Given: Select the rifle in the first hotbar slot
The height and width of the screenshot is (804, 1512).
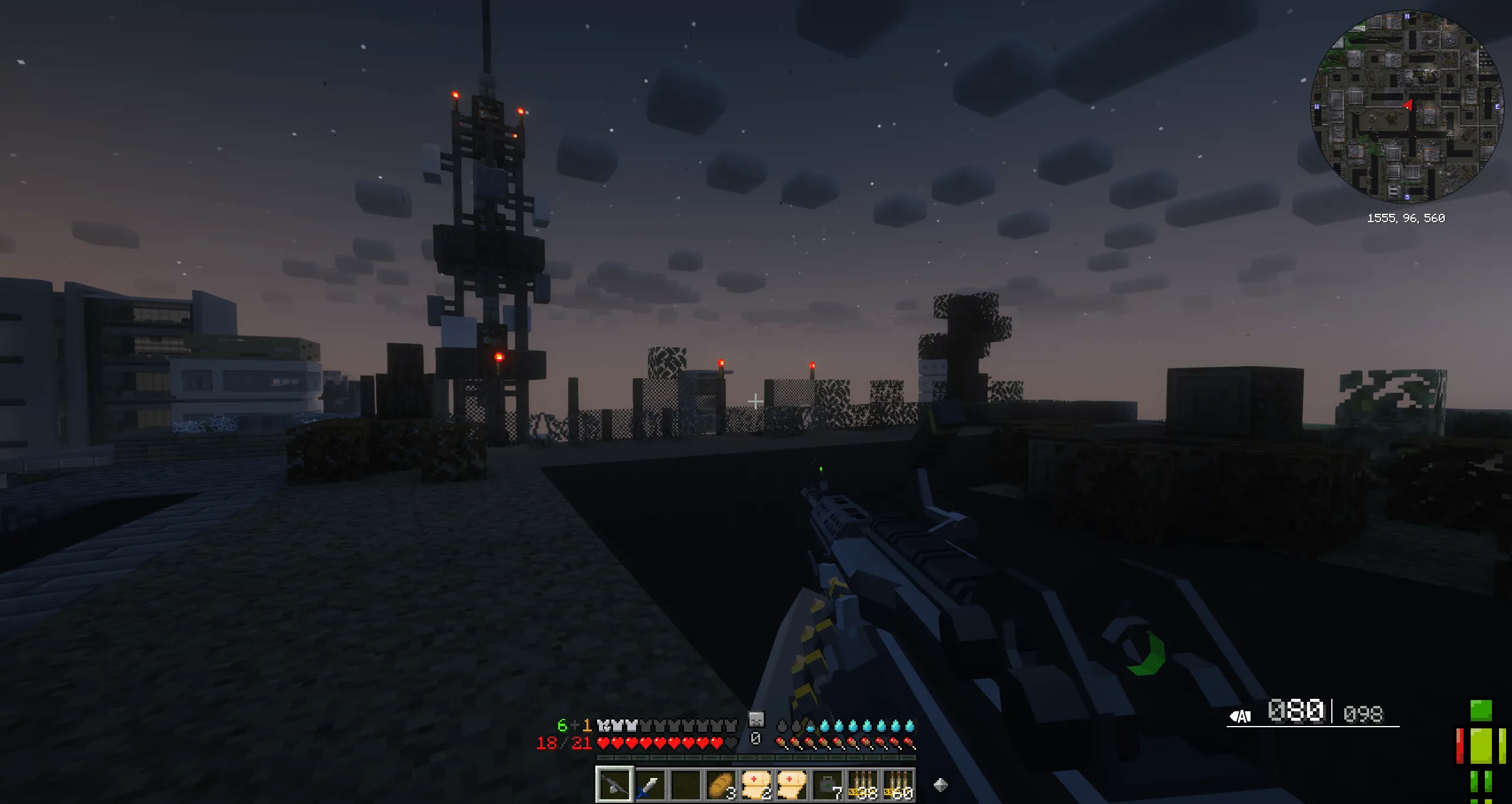Looking at the screenshot, I should pos(615,786).
